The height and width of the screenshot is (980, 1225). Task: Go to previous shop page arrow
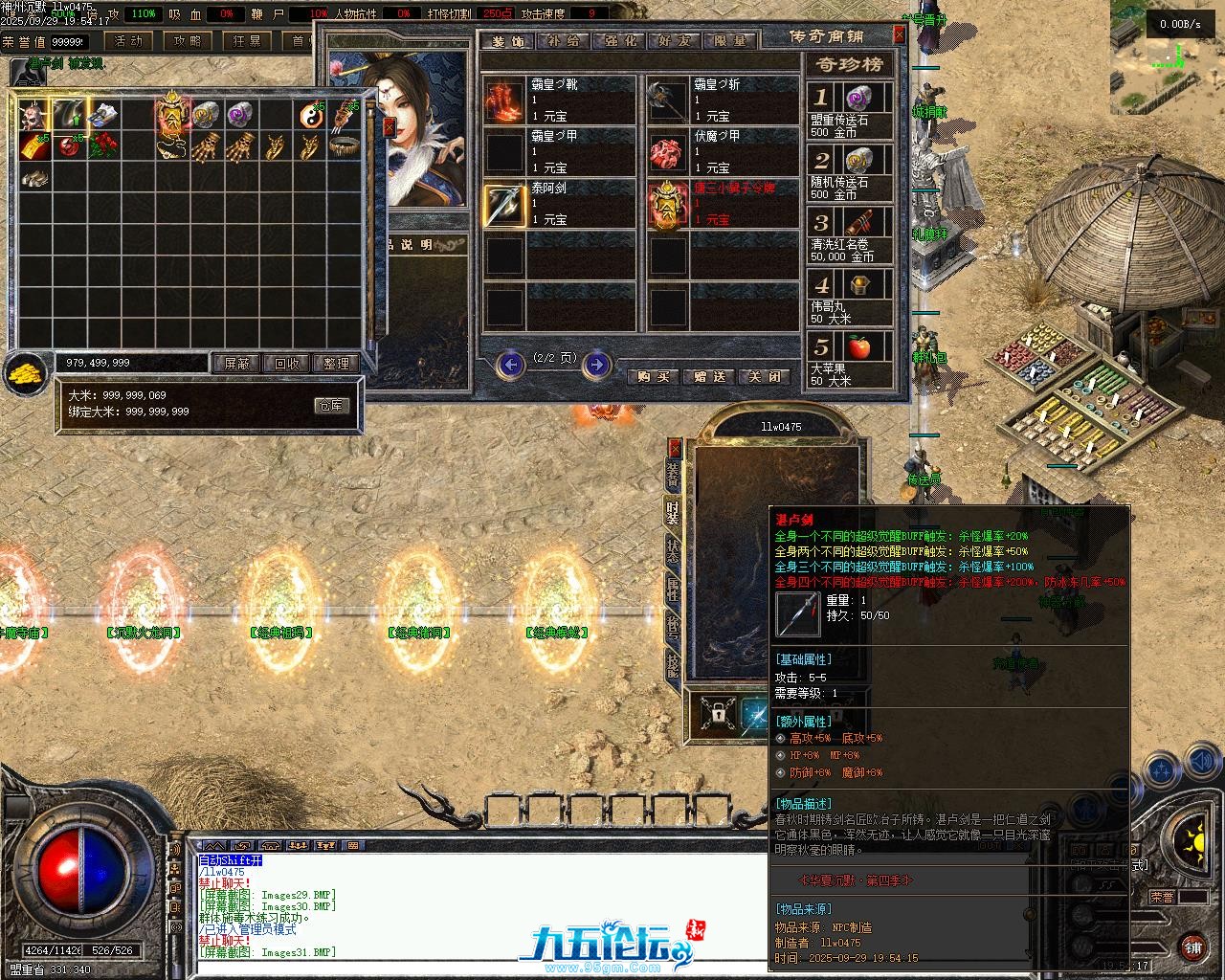click(512, 364)
